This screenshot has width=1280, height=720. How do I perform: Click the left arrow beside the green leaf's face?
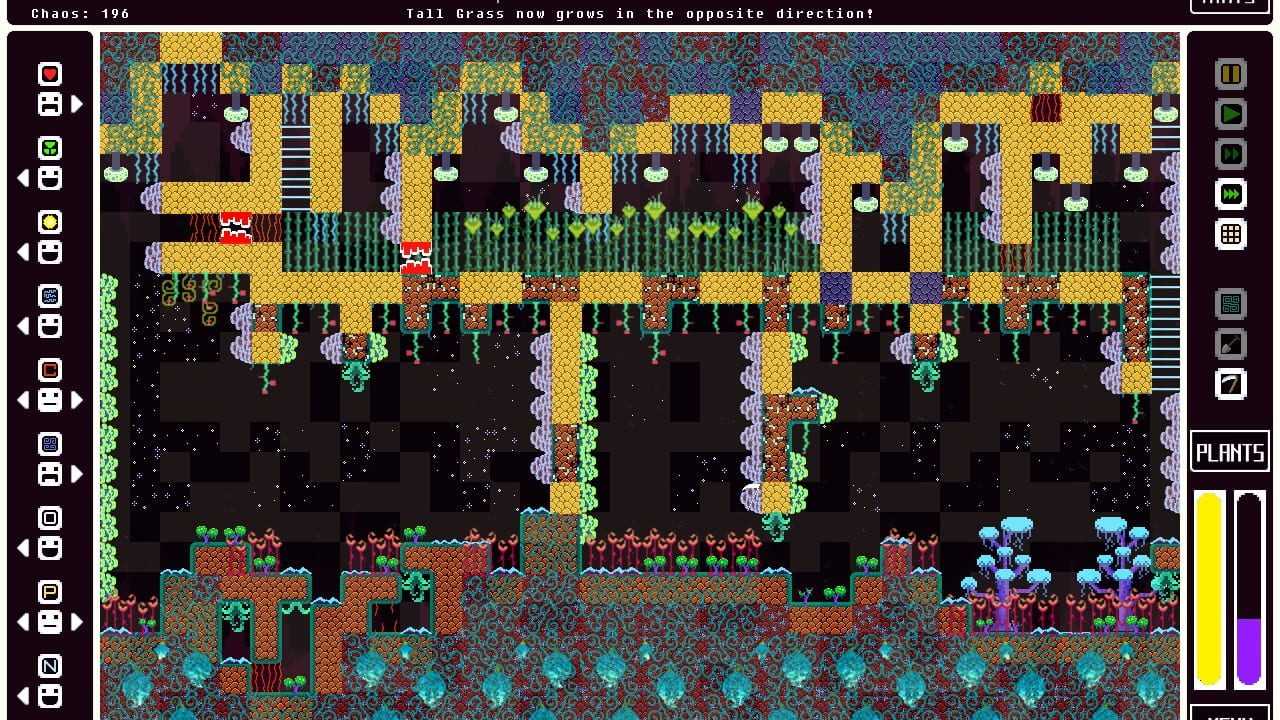[x=24, y=178]
